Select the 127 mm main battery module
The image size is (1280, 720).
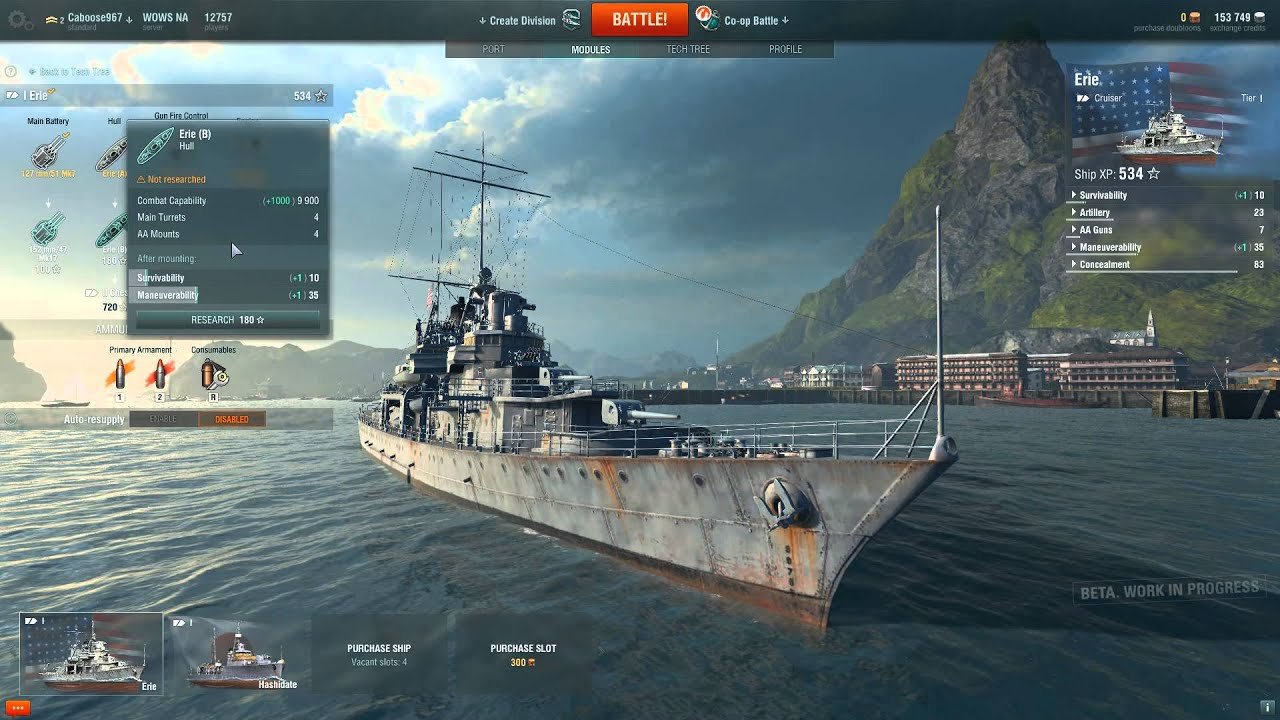48,152
